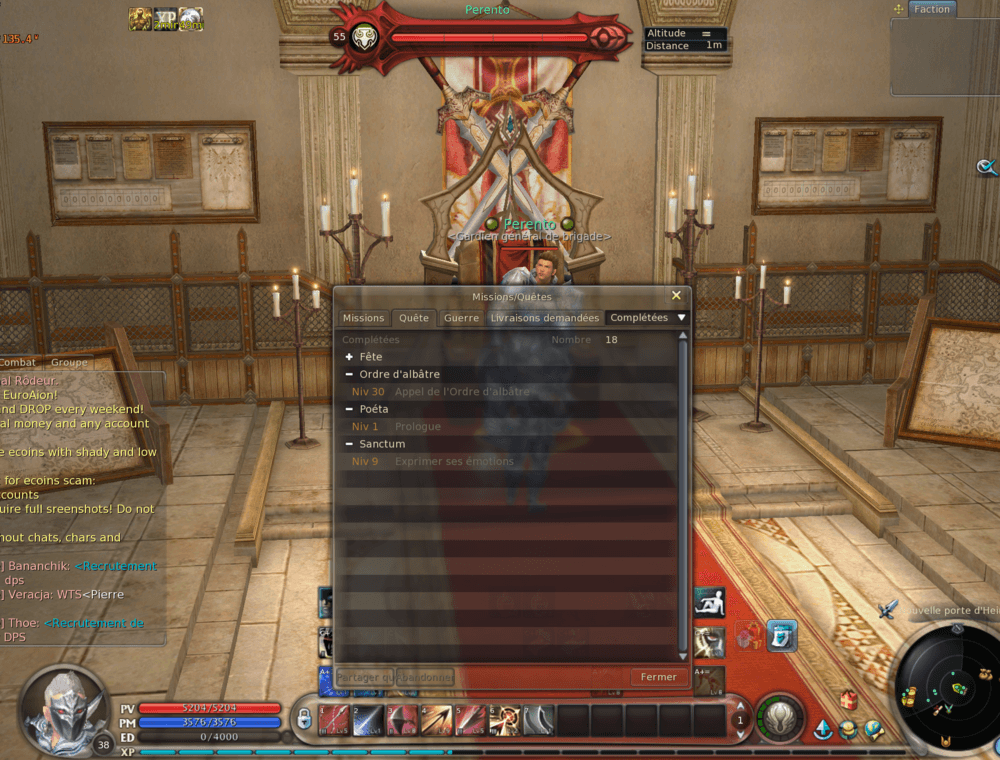
Task: Collapse the Sanctum quest category
Action: pos(349,444)
